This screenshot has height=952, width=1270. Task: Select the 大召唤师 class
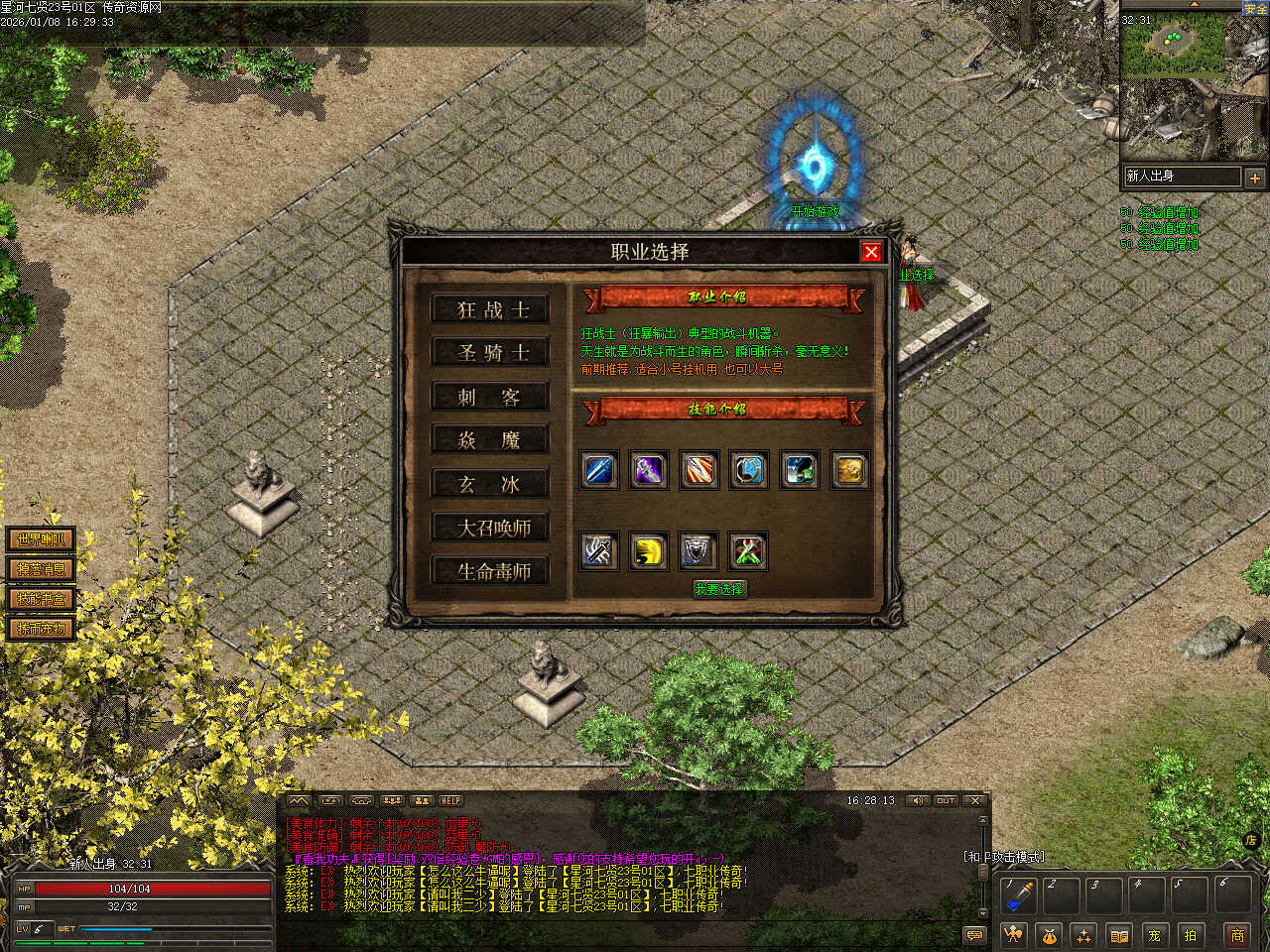click(490, 528)
